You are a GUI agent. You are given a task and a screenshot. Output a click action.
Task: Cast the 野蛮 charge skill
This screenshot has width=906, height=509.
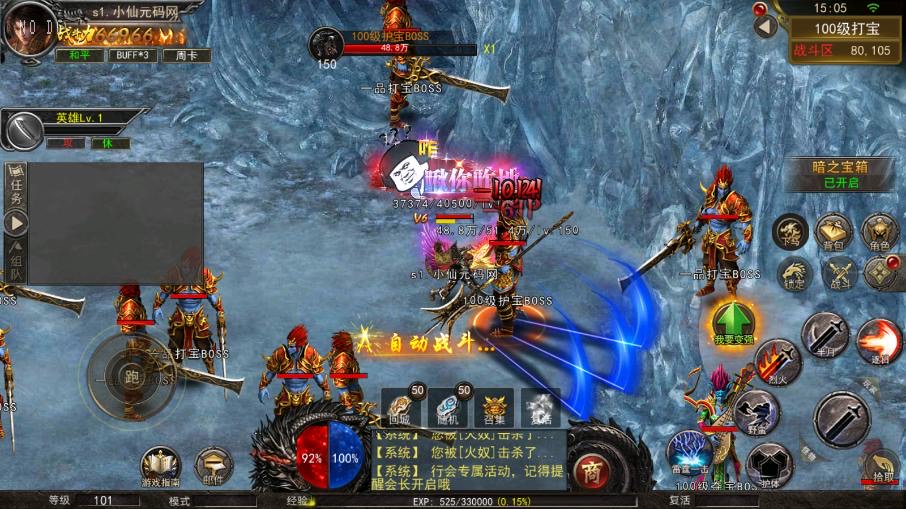click(756, 411)
